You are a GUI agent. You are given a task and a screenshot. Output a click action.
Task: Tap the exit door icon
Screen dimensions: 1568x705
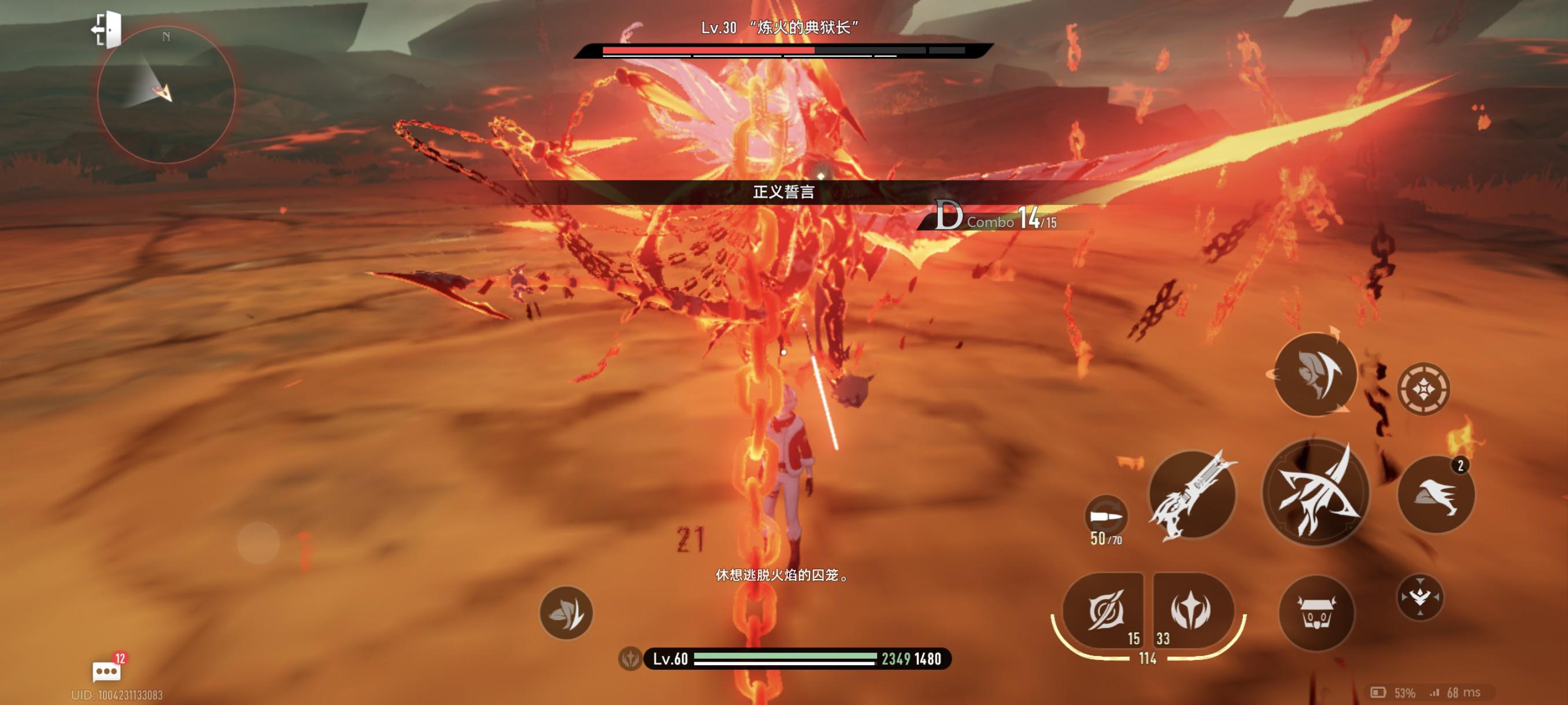[x=107, y=29]
